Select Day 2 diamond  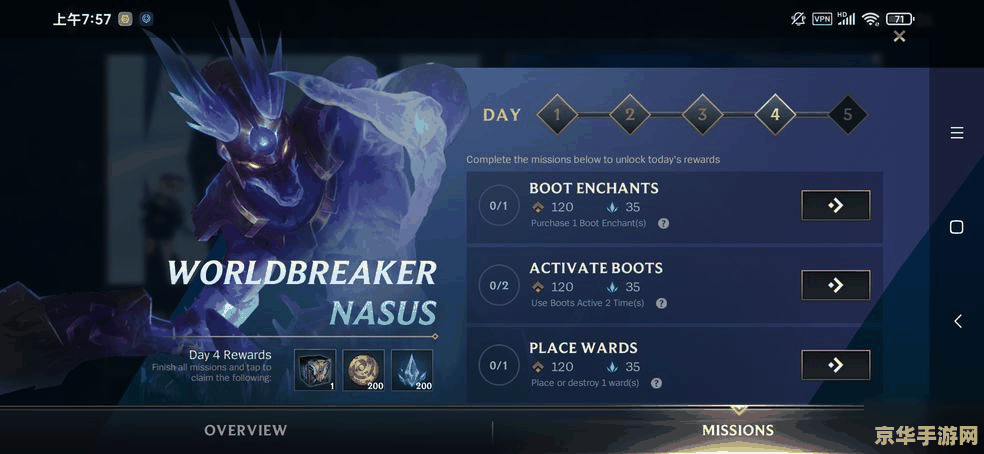630,115
